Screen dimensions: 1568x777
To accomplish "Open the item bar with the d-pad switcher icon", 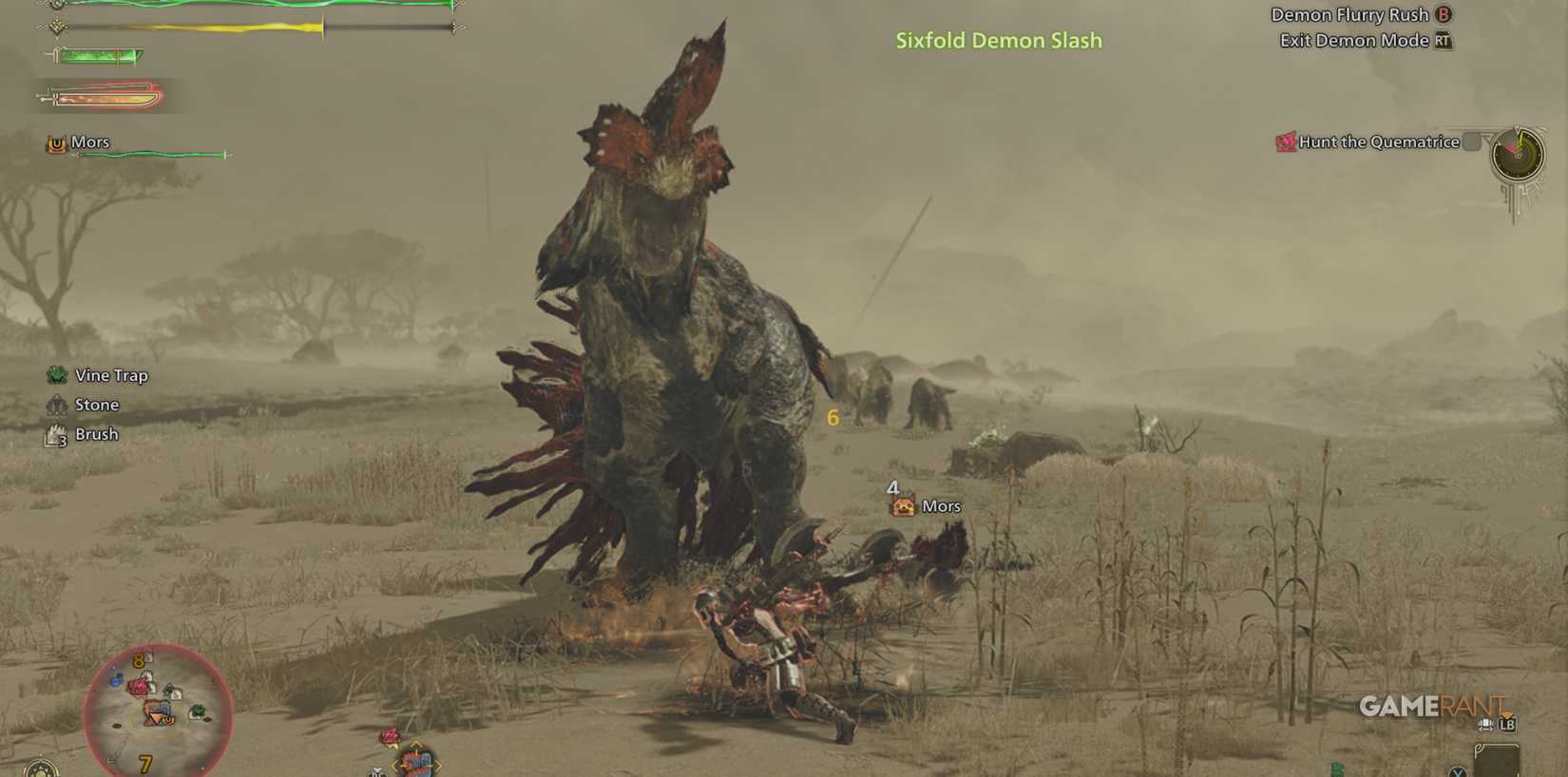I will tap(1485, 725).
